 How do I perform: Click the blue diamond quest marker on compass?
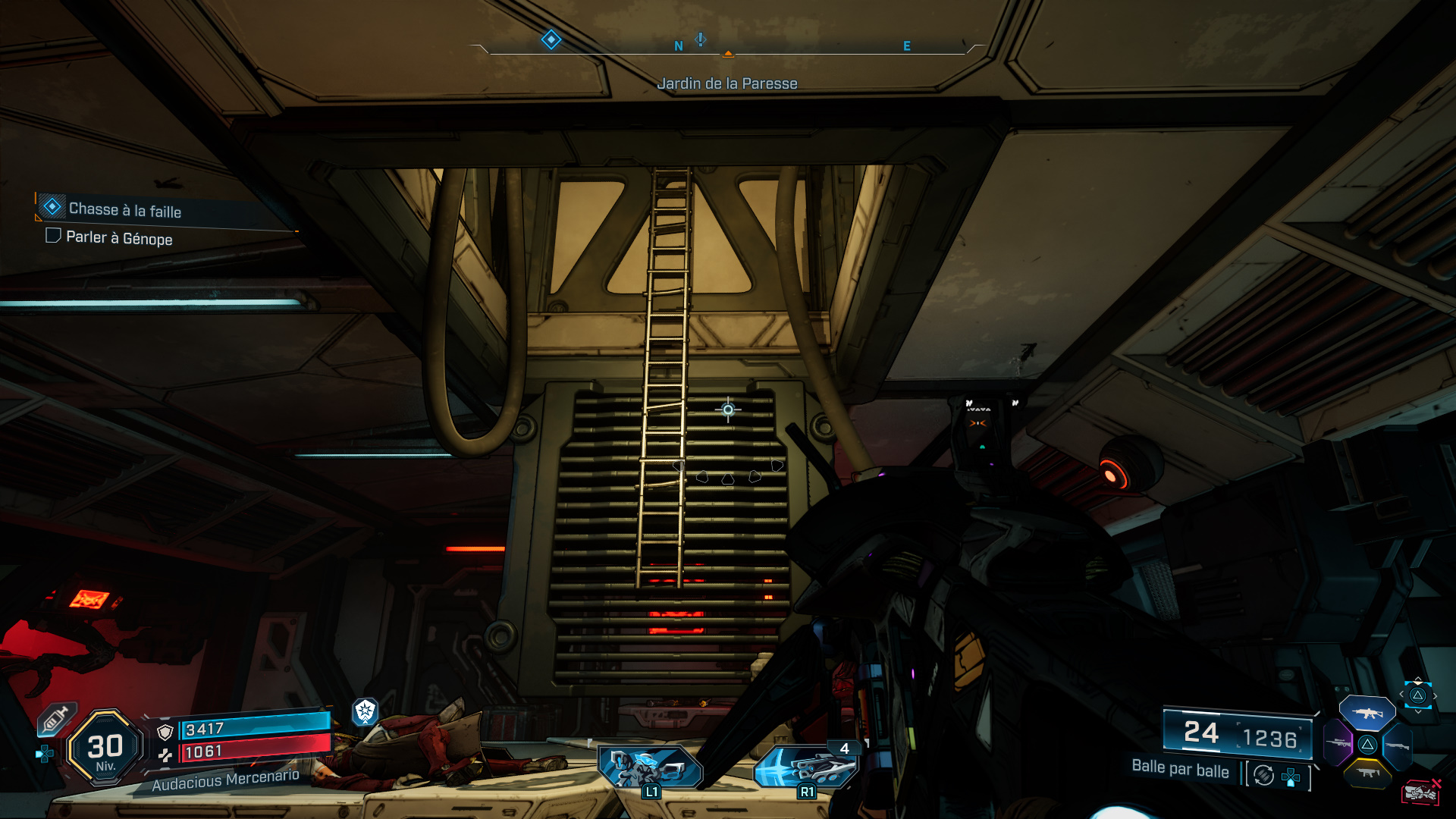551,39
